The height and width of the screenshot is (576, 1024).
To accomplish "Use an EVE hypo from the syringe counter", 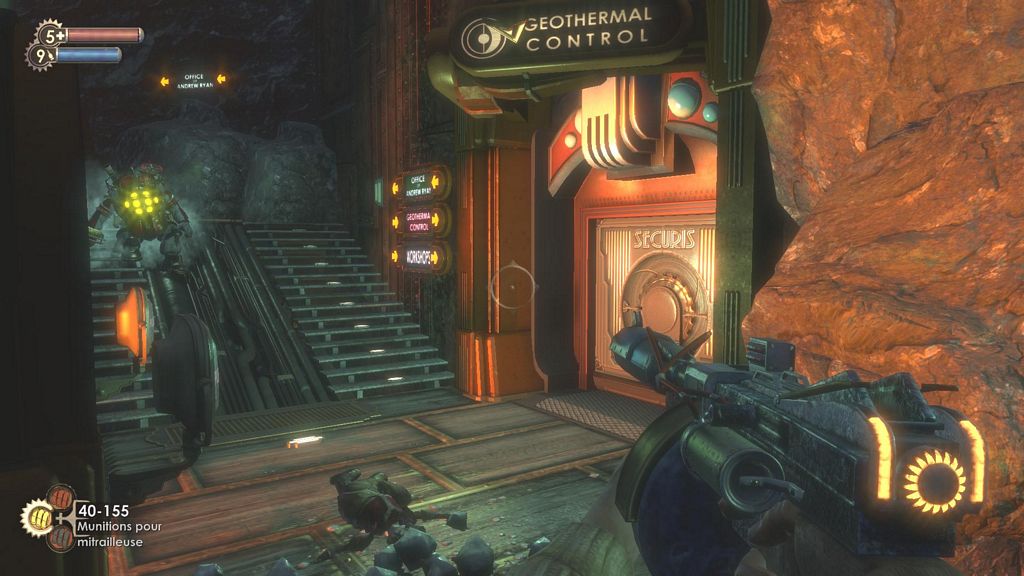I will [x=42, y=56].
